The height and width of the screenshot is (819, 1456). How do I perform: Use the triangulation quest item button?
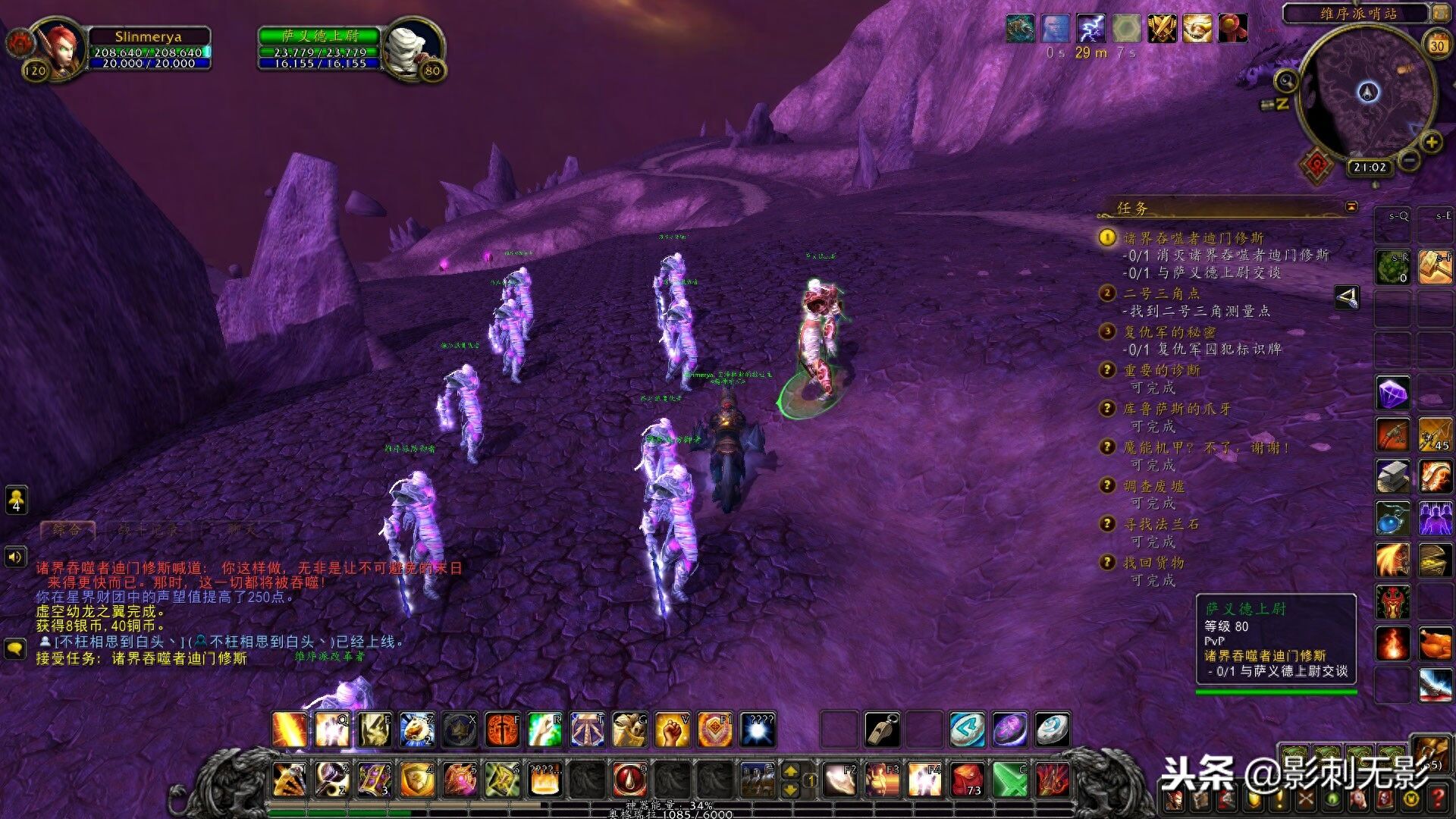[x=1347, y=297]
